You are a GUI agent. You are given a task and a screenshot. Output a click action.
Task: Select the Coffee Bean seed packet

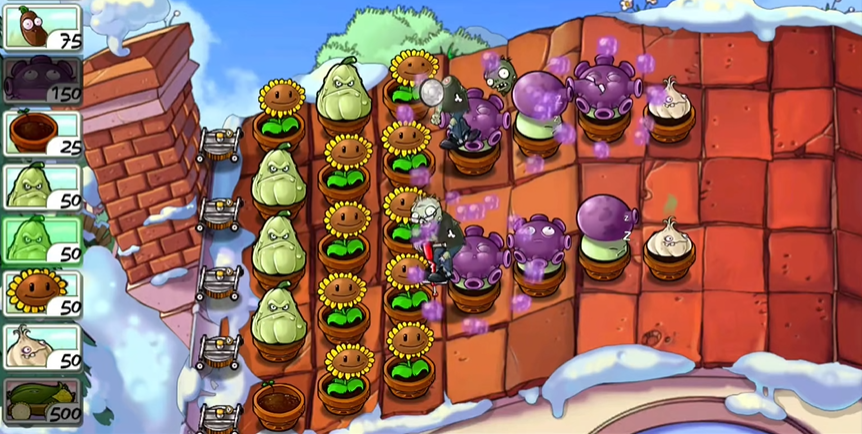coord(42,26)
